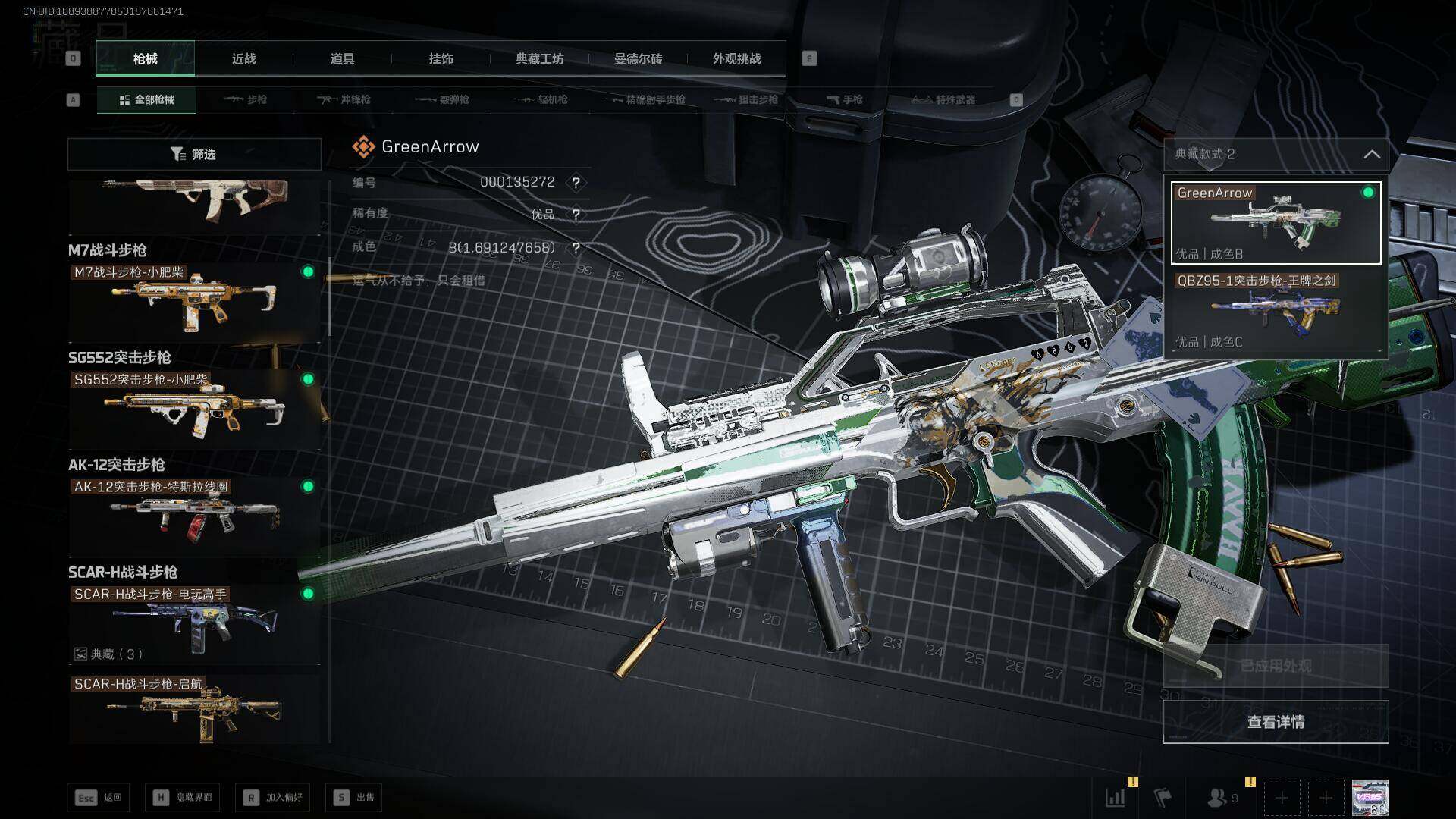
Task: Click the 出售 sell button
Action: pyautogui.click(x=354, y=797)
